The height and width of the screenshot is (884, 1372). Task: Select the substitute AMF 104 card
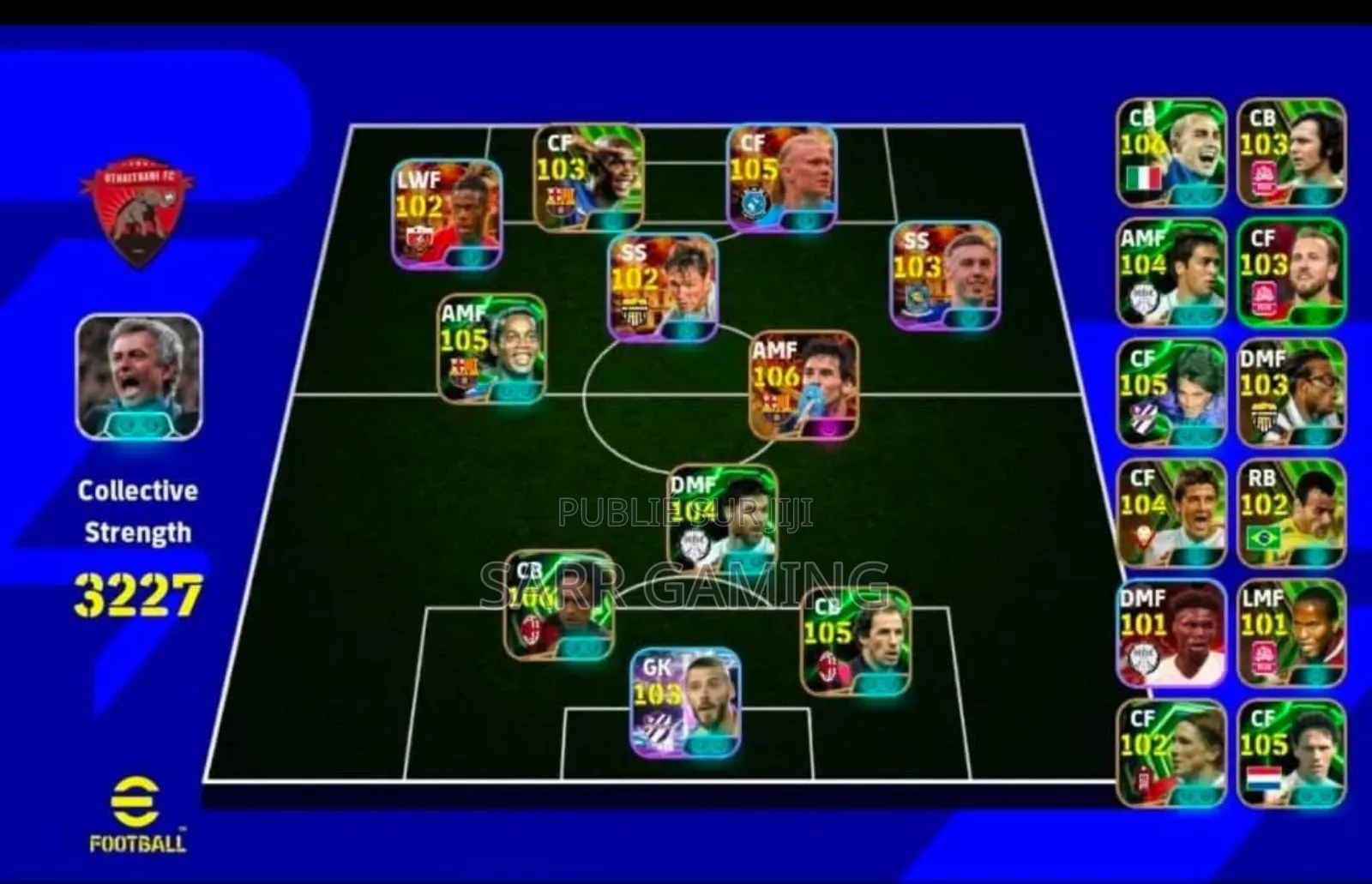coord(1171,274)
